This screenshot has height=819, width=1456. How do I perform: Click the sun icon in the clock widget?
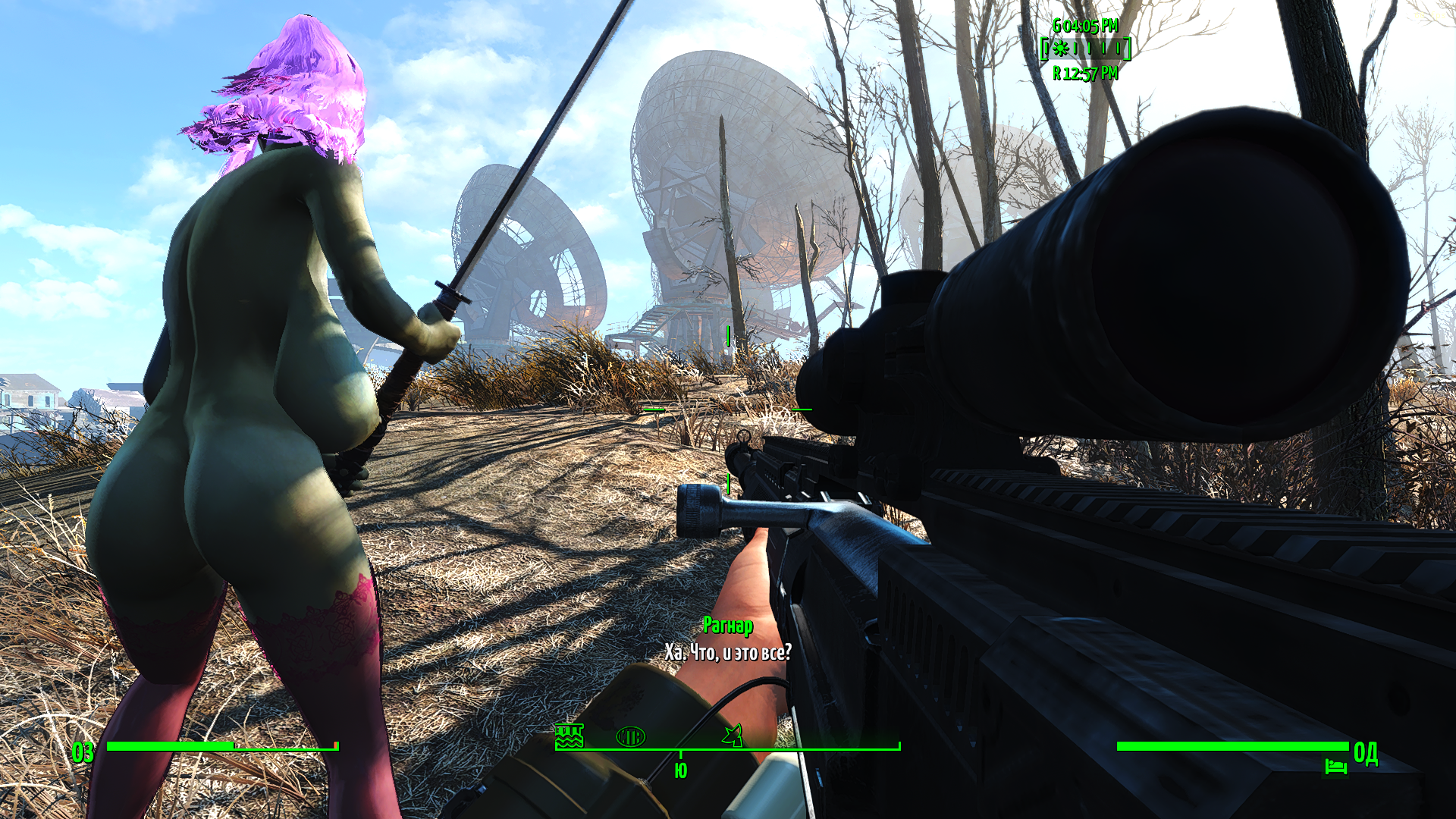(1060, 49)
